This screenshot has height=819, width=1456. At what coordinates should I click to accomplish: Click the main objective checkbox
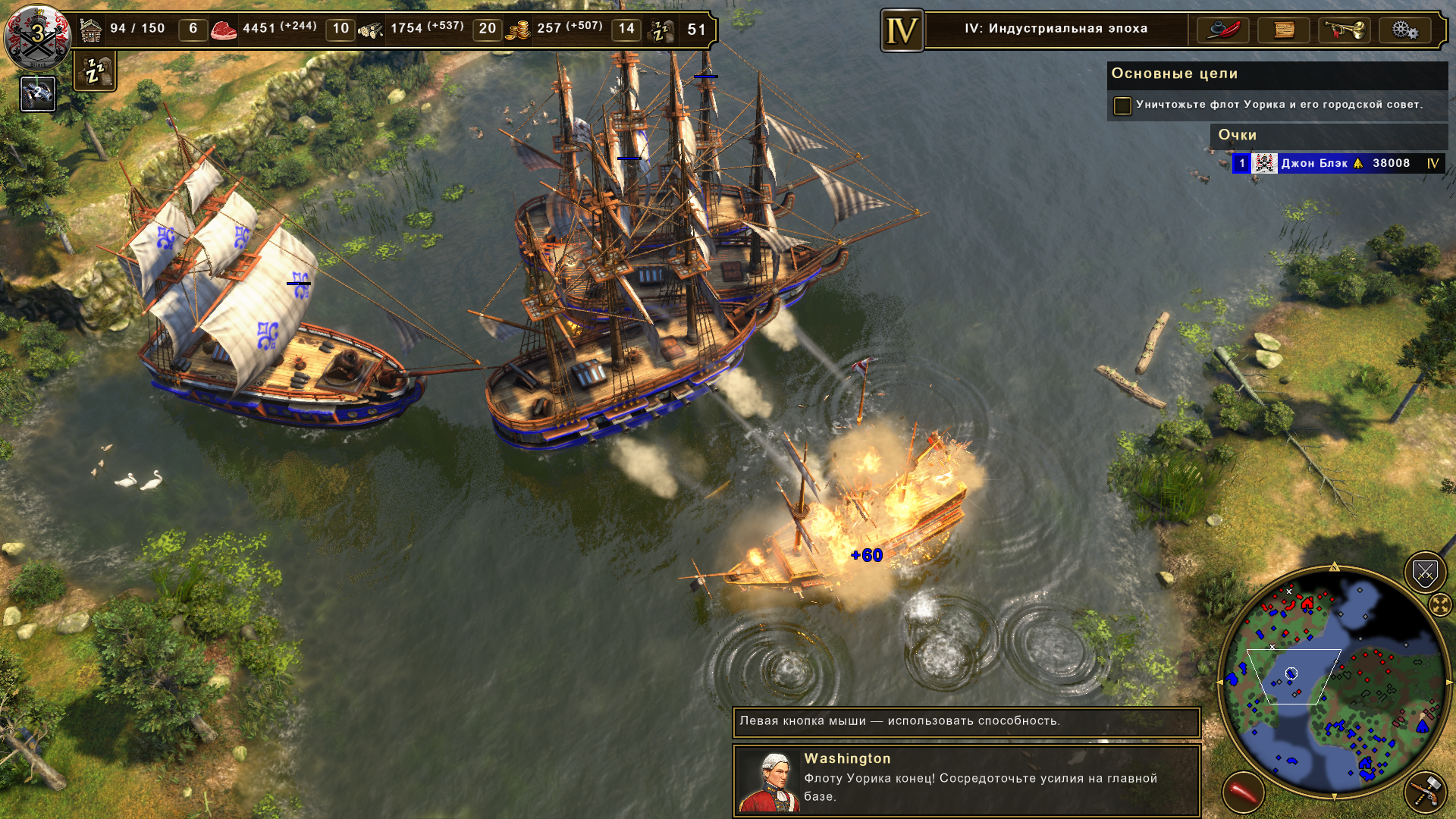pyautogui.click(x=1122, y=105)
